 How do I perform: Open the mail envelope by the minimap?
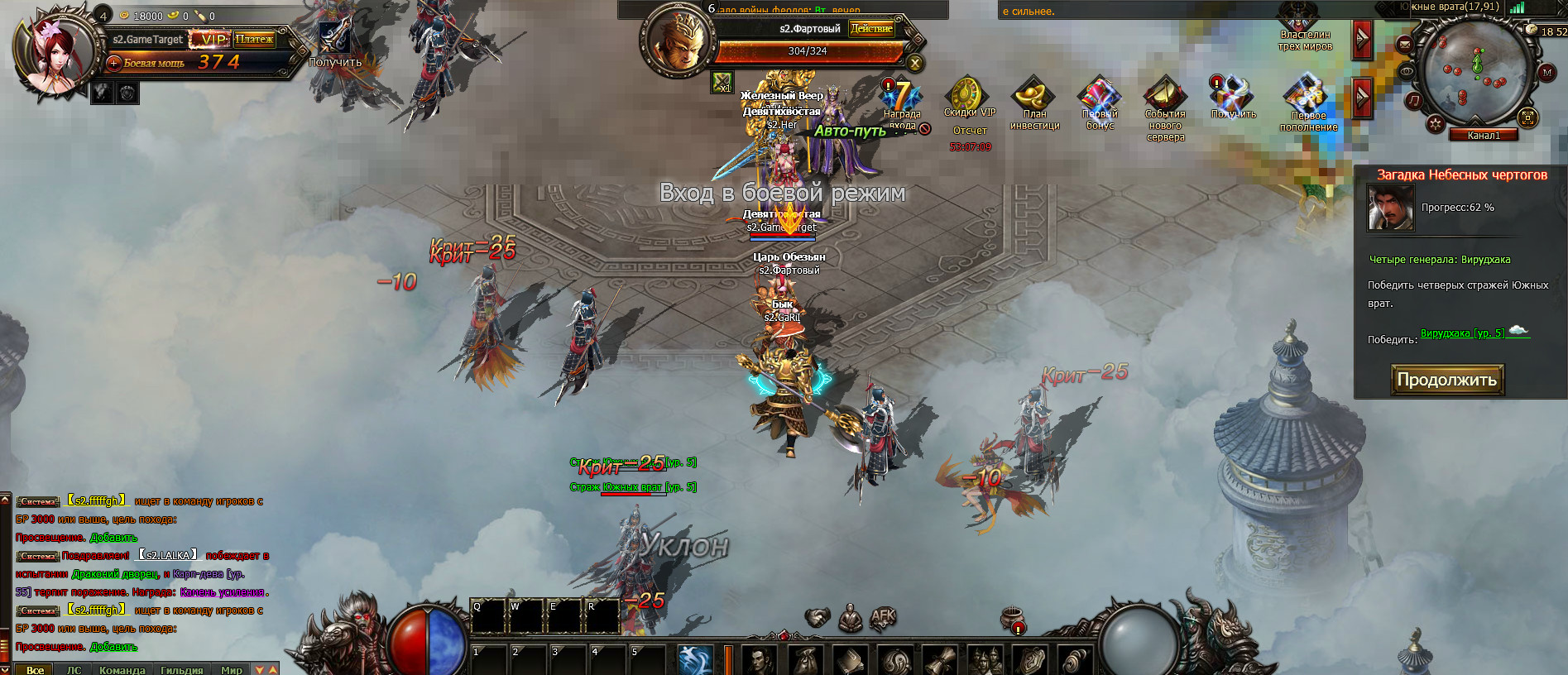[x=1405, y=43]
